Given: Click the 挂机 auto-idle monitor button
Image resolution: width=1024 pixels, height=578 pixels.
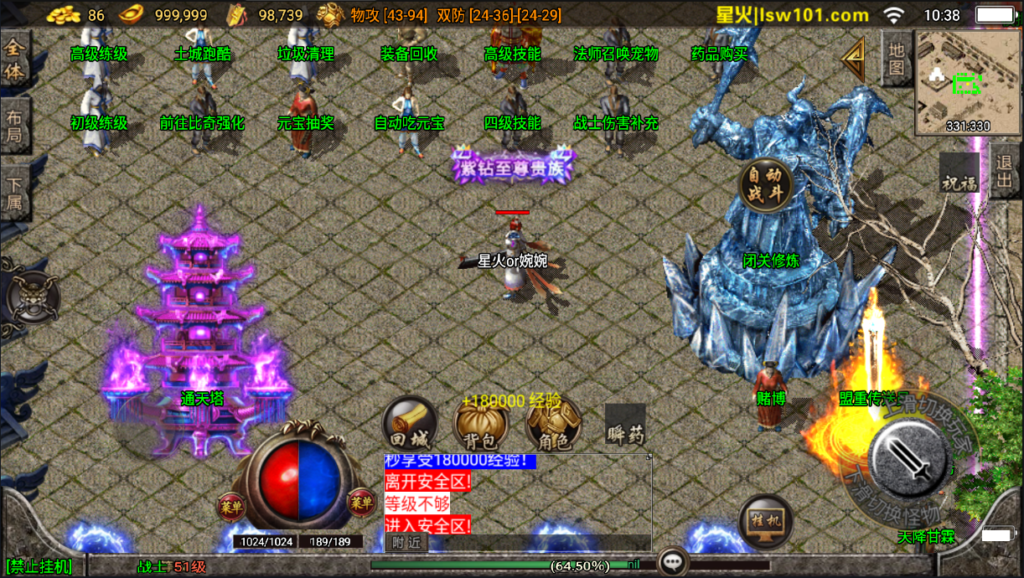Looking at the screenshot, I should point(766,522).
